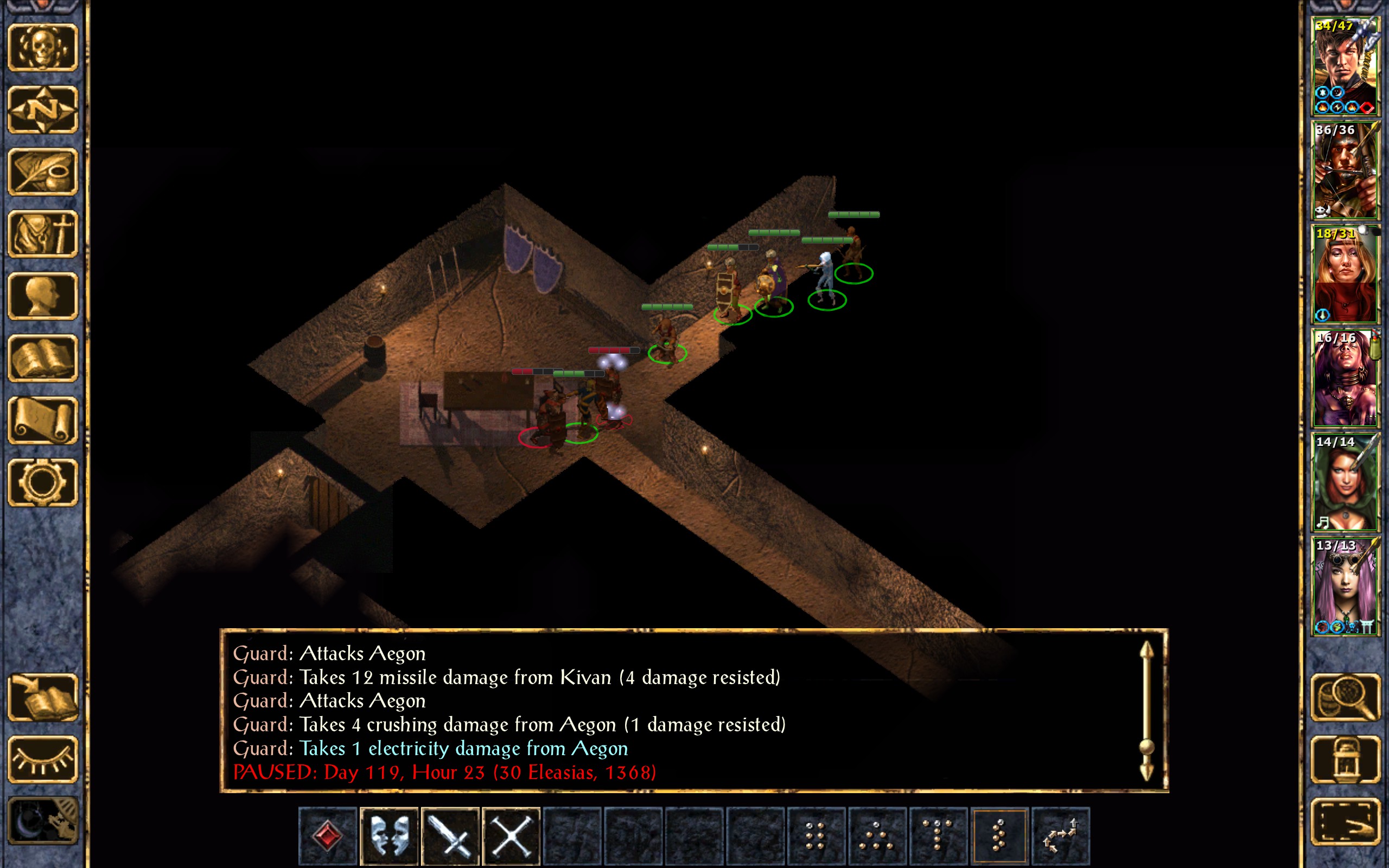Choose the pink-haired mage portrait
The height and width of the screenshot is (868, 1389).
click(x=1345, y=585)
